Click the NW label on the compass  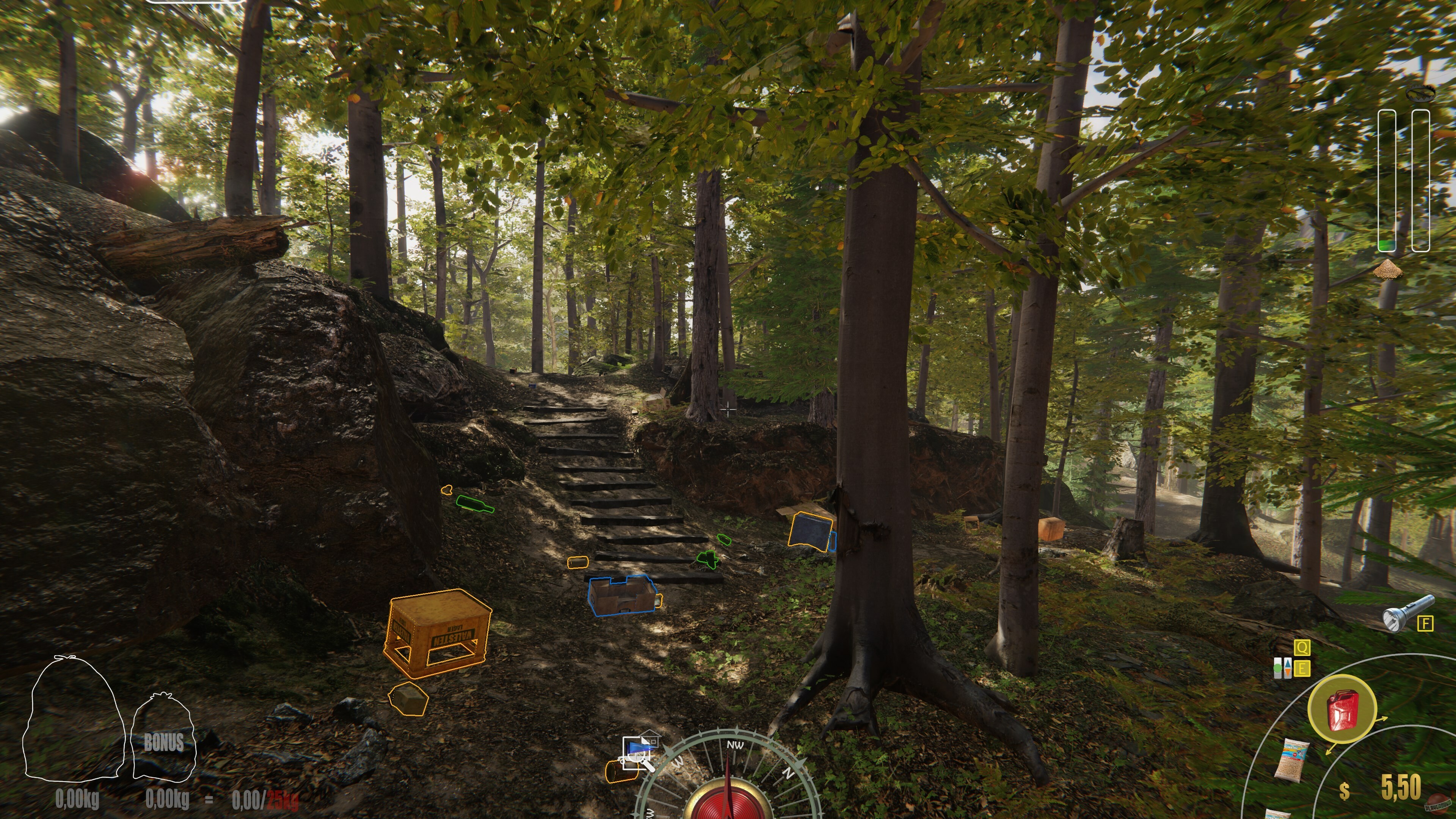pos(736,745)
